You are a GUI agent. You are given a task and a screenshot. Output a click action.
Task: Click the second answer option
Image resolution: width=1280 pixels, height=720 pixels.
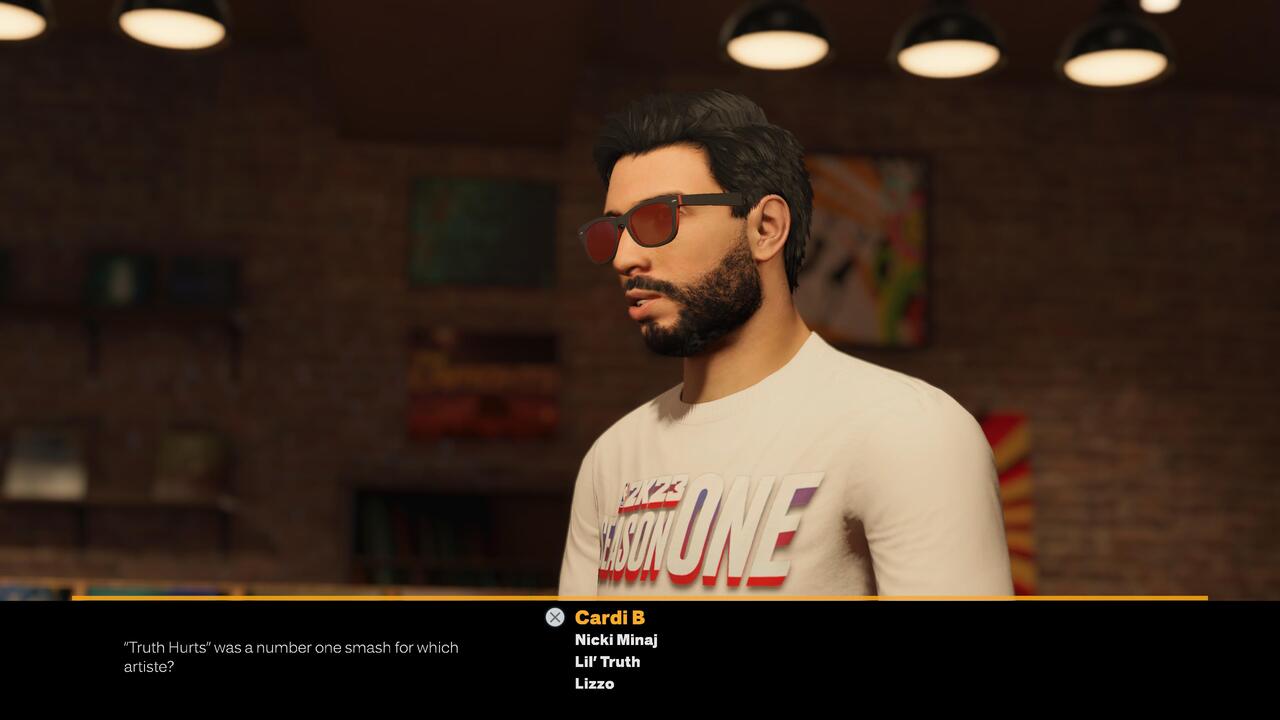point(614,639)
